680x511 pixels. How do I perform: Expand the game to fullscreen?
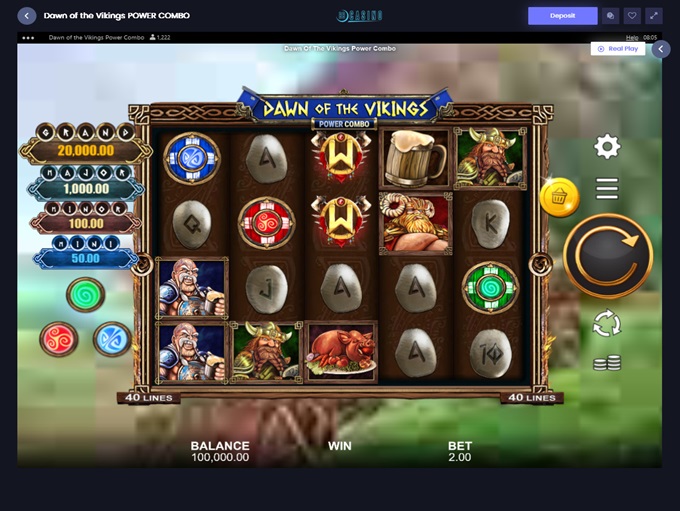point(654,16)
